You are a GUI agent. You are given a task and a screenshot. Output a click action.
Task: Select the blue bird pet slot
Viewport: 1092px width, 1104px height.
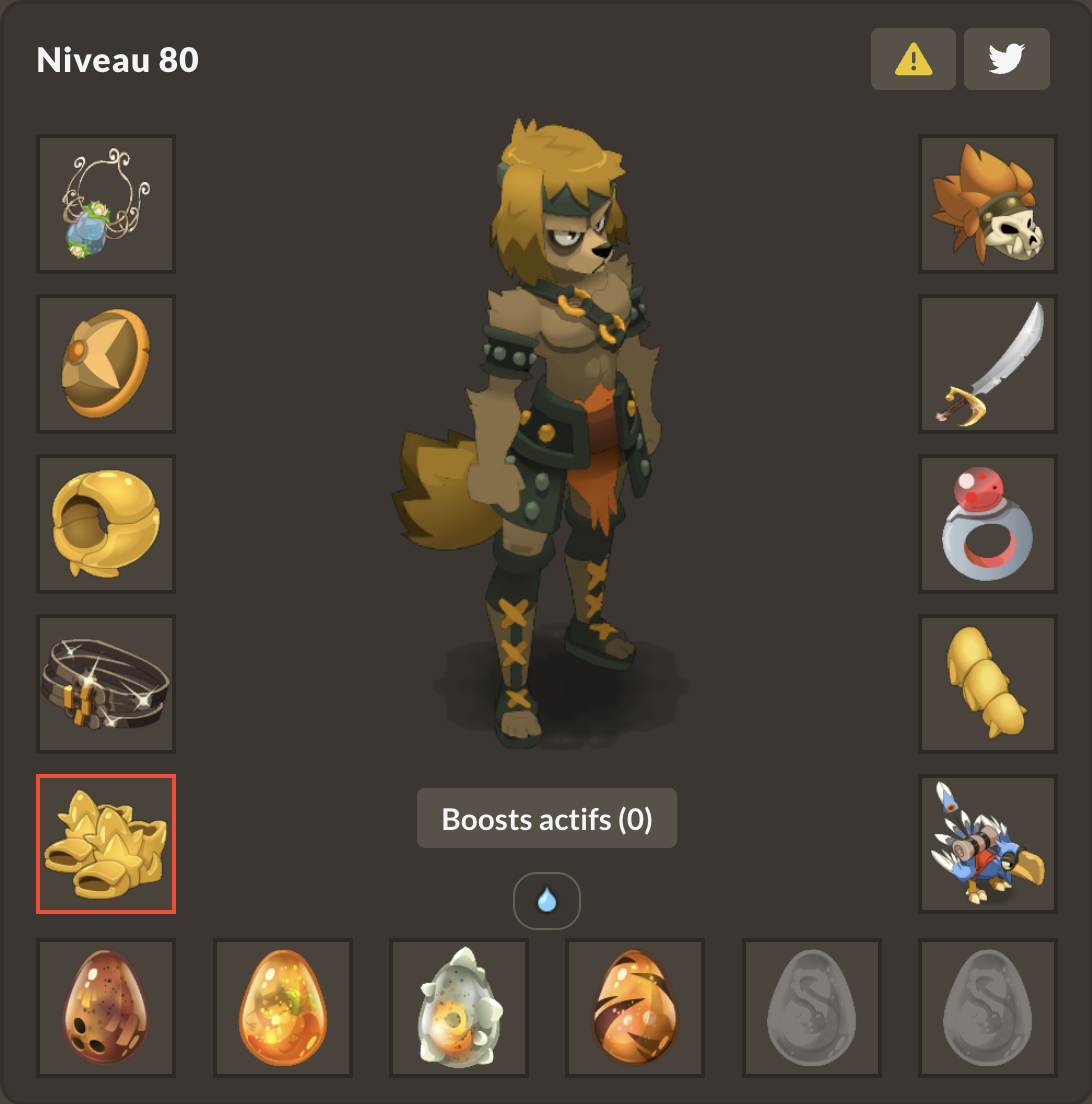(x=988, y=844)
